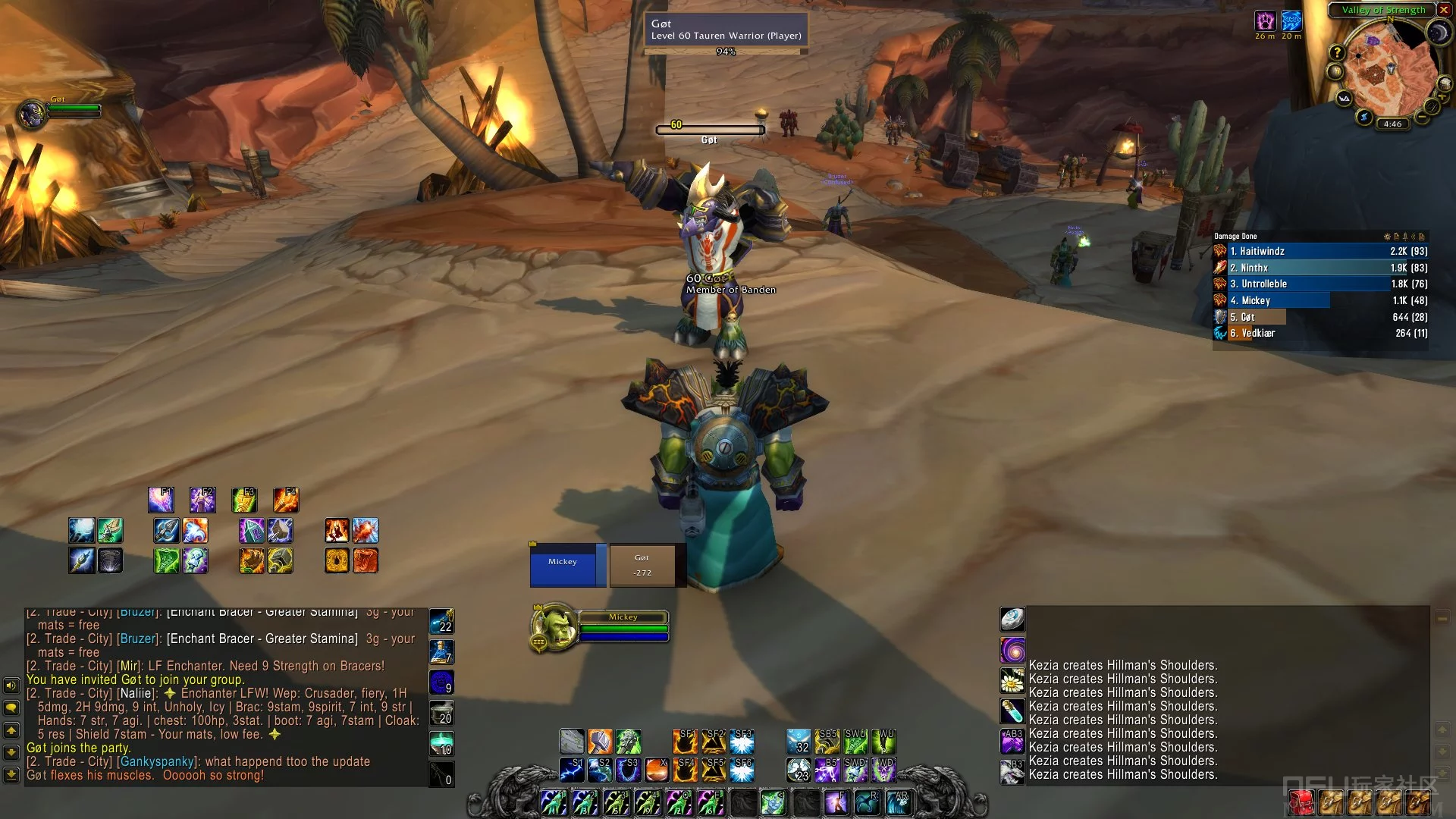The height and width of the screenshot is (819, 1456).
Task: Select Haitiwindz row in Damage Done meter
Action: [1319, 251]
